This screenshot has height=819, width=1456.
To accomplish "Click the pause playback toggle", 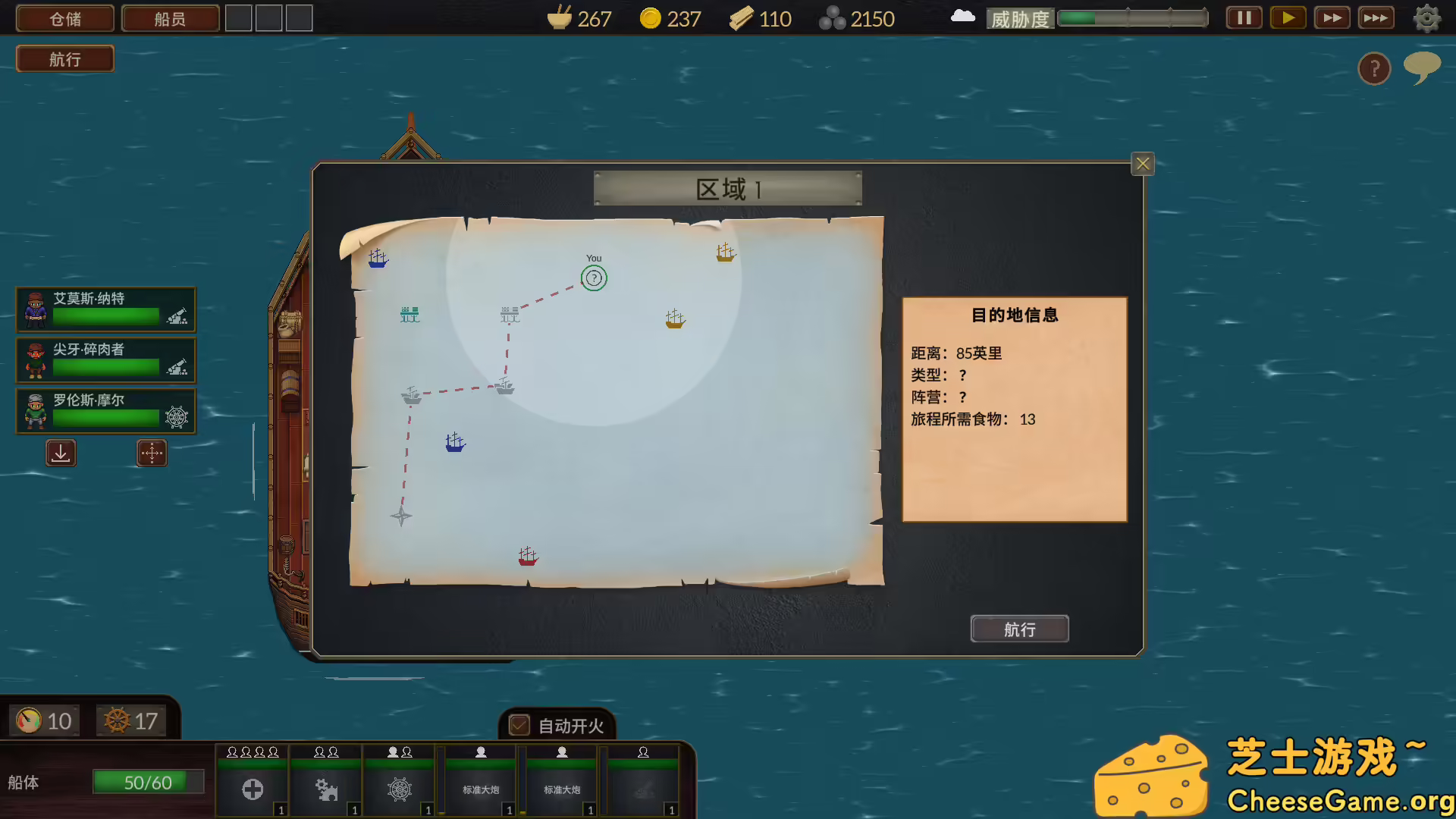I will pyautogui.click(x=1242, y=17).
